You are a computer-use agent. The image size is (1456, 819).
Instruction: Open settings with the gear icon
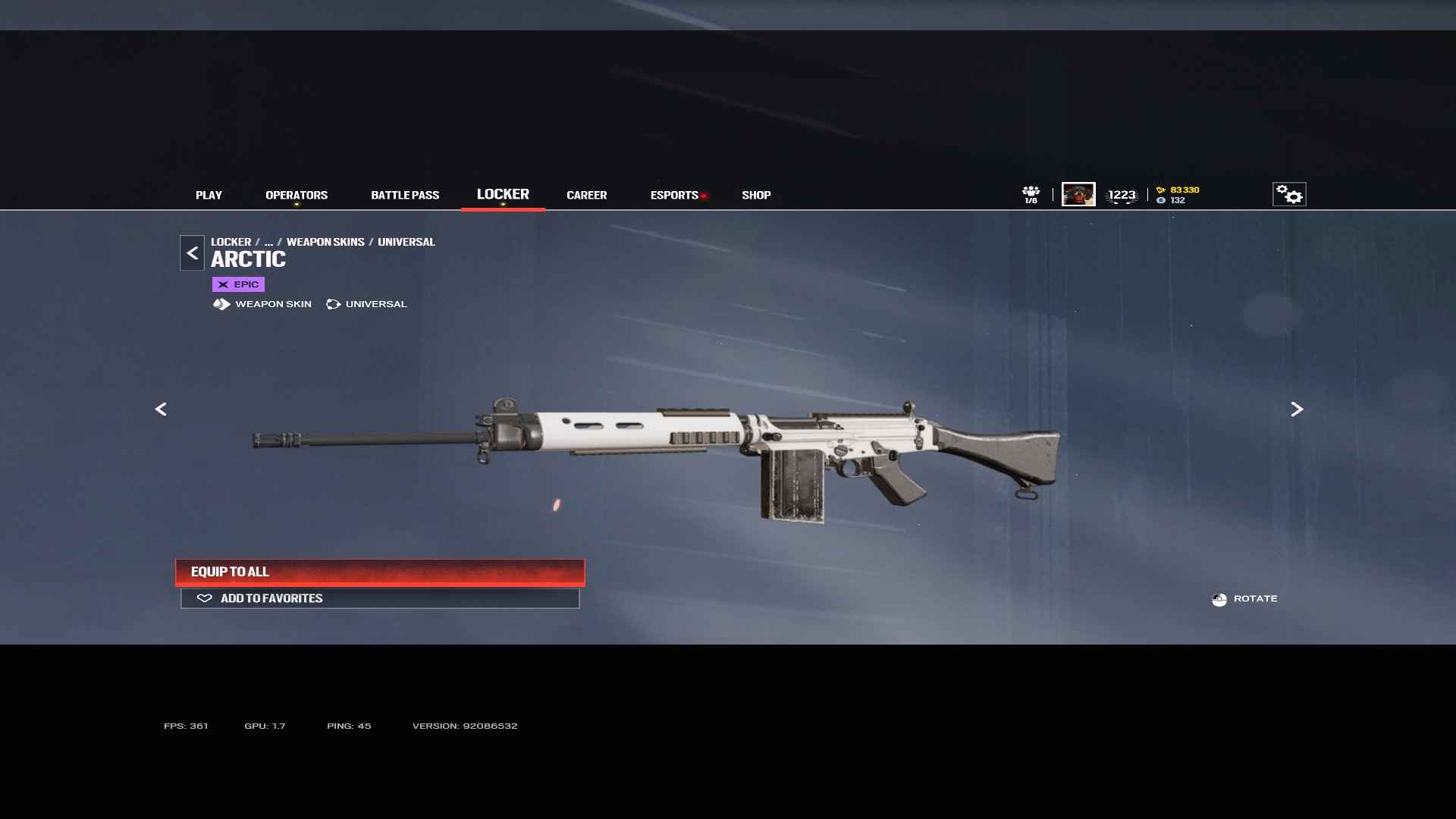pyautogui.click(x=1288, y=194)
